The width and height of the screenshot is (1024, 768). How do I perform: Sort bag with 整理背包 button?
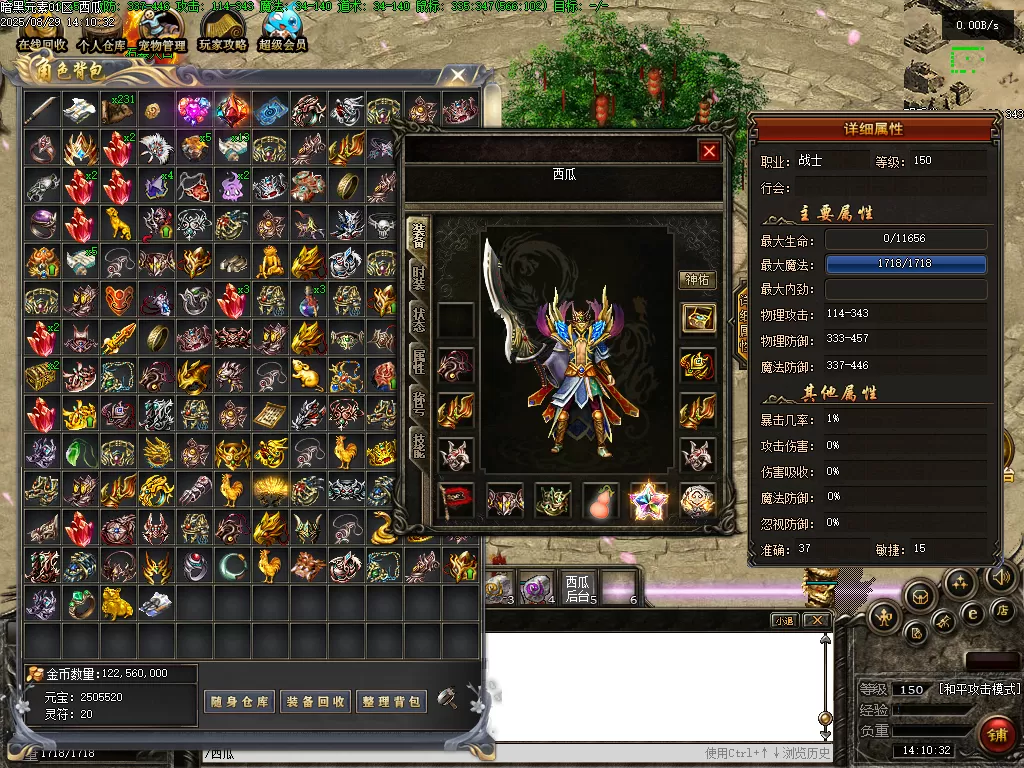[x=391, y=701]
